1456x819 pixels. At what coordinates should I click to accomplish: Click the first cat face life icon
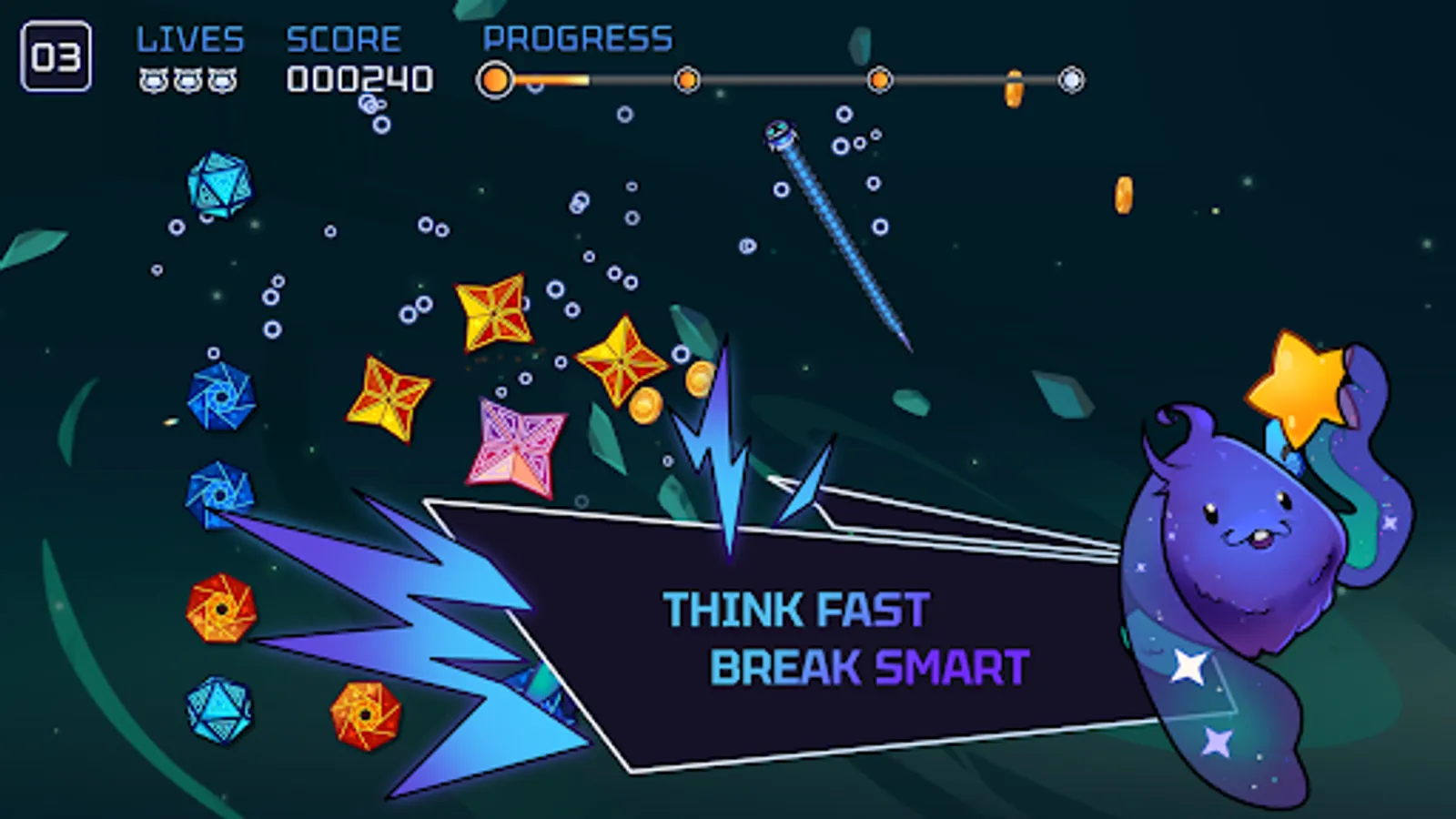(x=151, y=81)
